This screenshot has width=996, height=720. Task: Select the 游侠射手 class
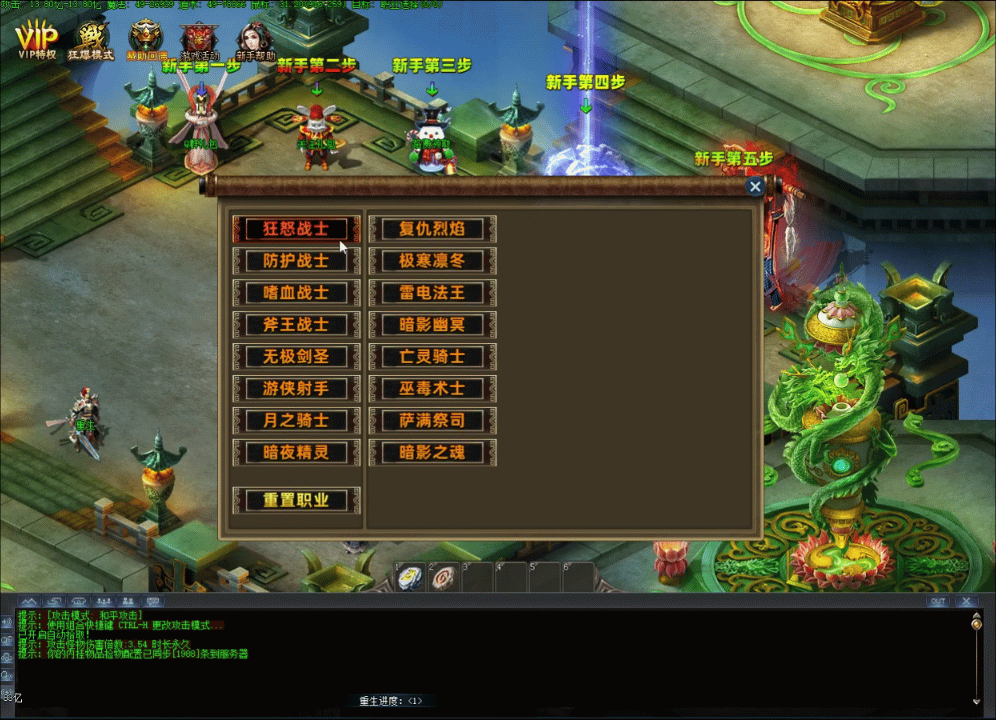tap(296, 388)
